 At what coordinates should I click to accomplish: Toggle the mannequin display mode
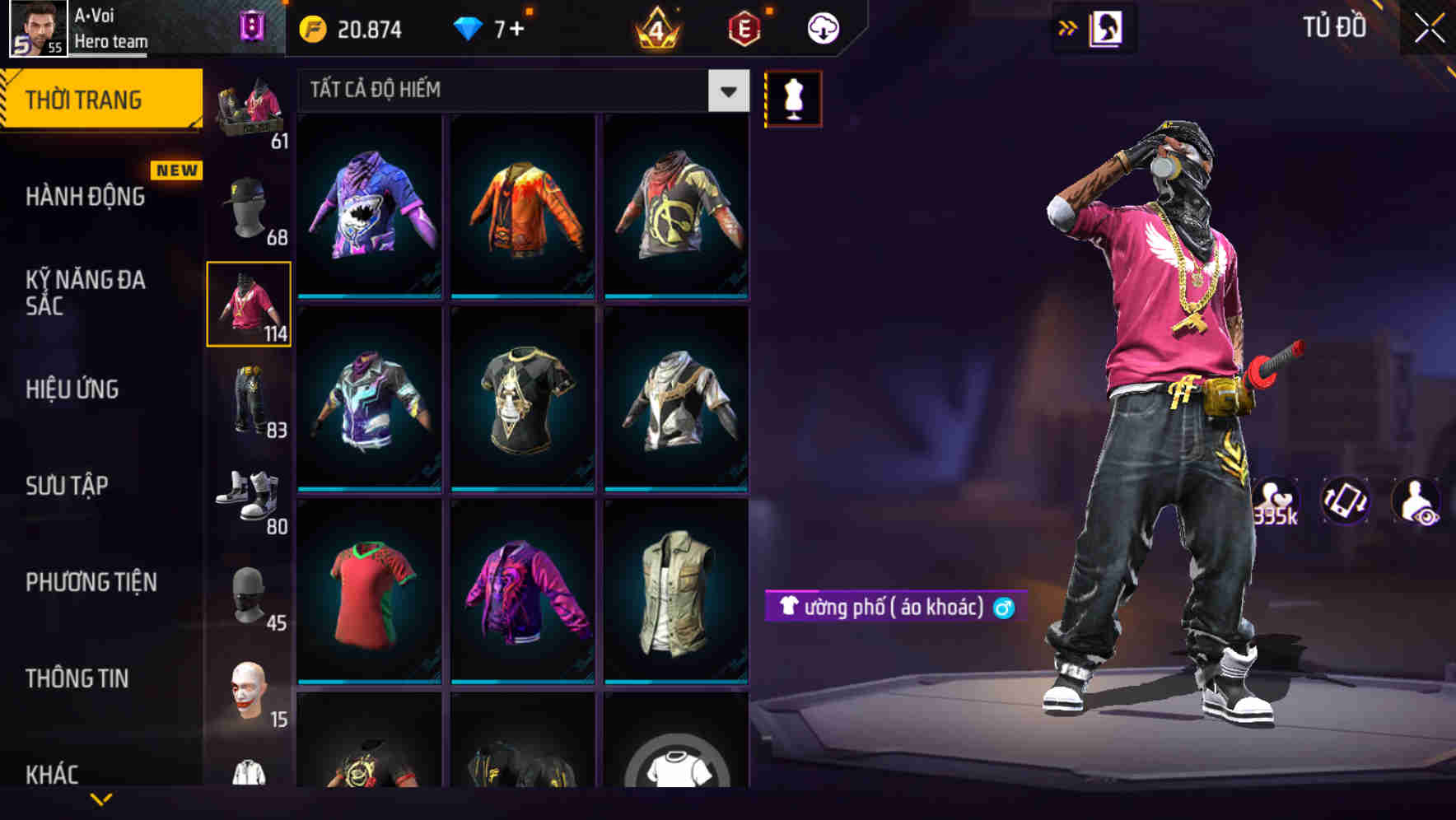pyautogui.click(x=793, y=97)
